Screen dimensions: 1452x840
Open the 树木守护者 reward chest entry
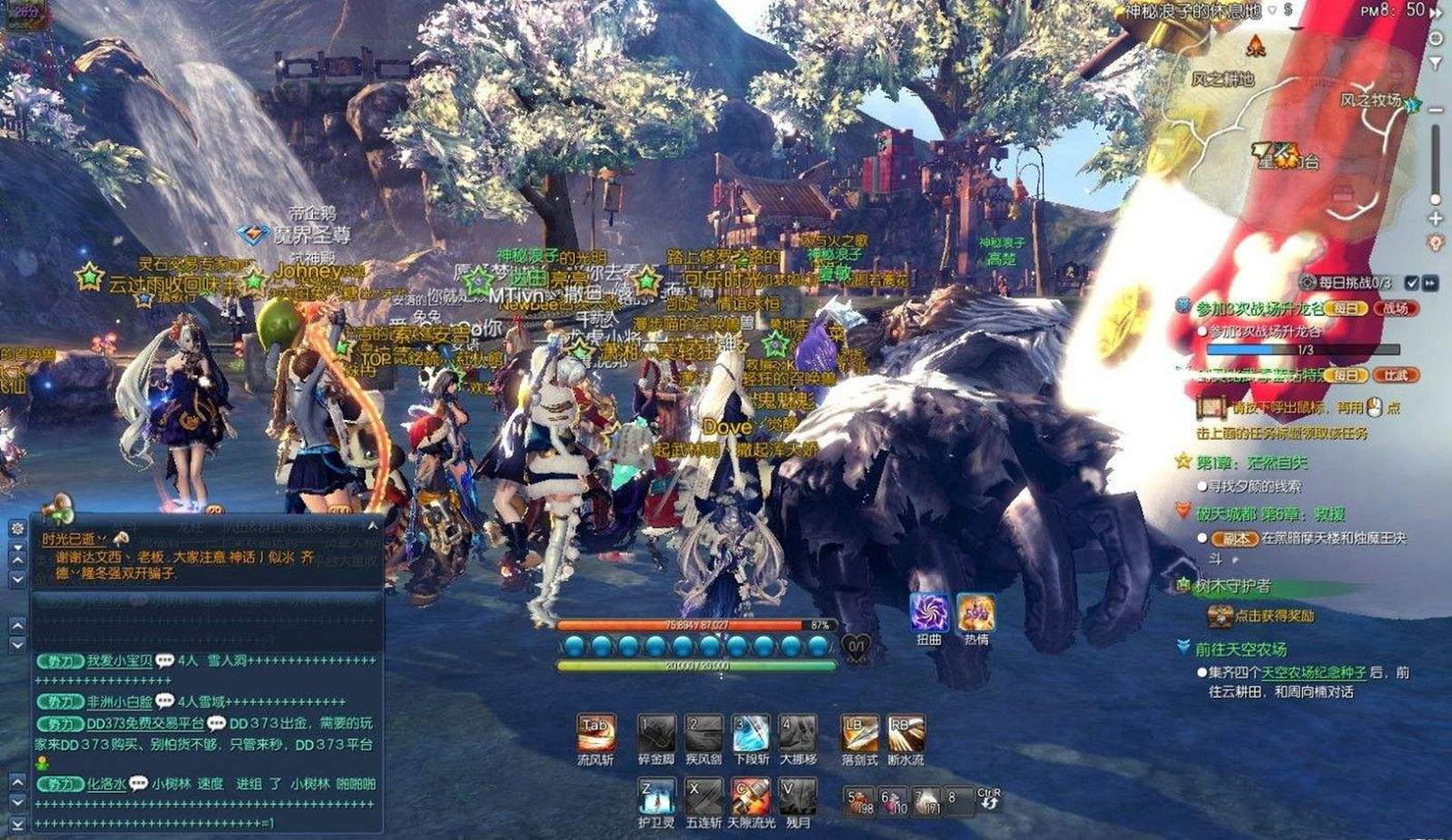coord(1220,616)
